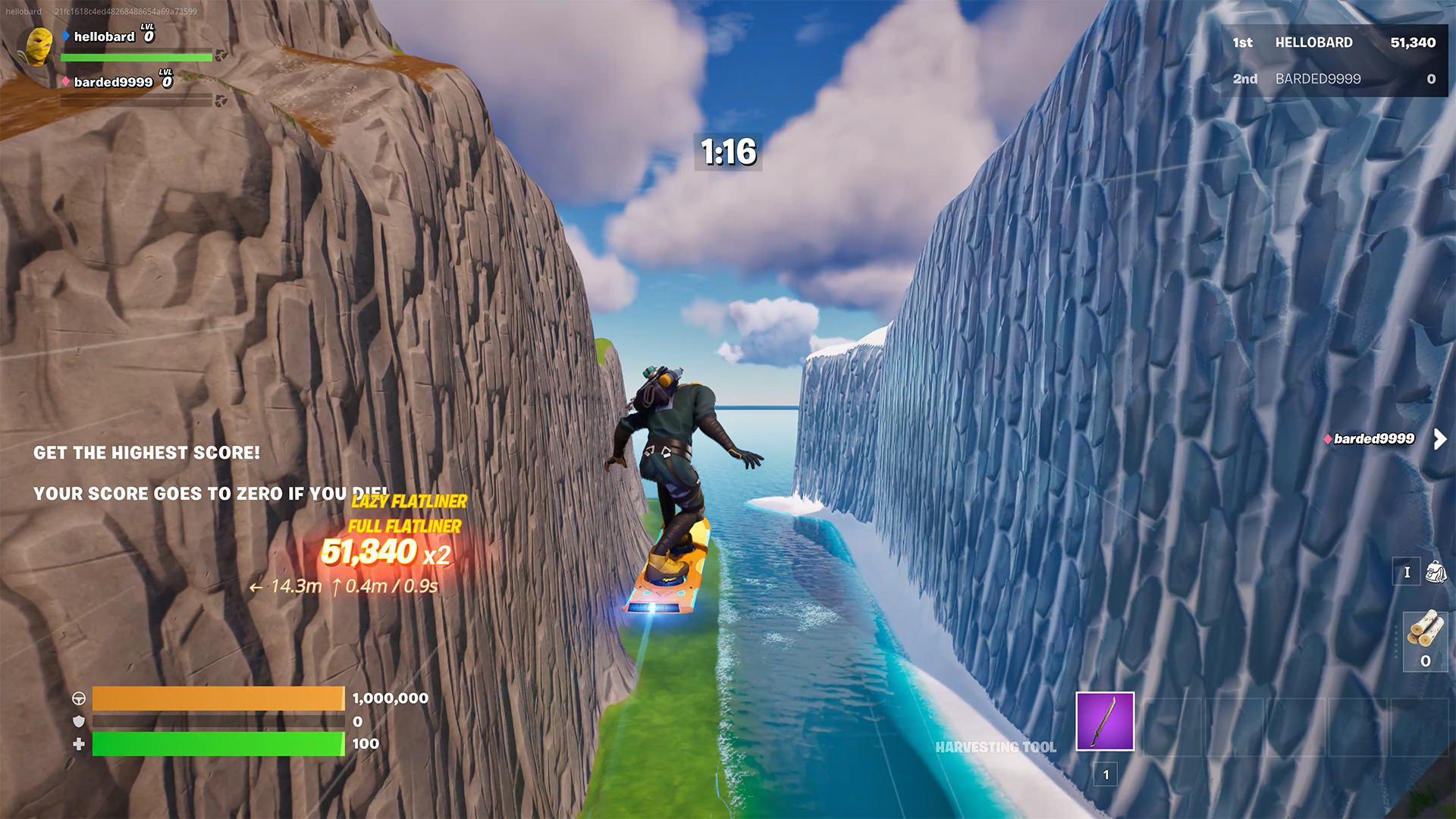Click the 1:16 match timer
Screen dimensions: 1456x819
pos(726,151)
